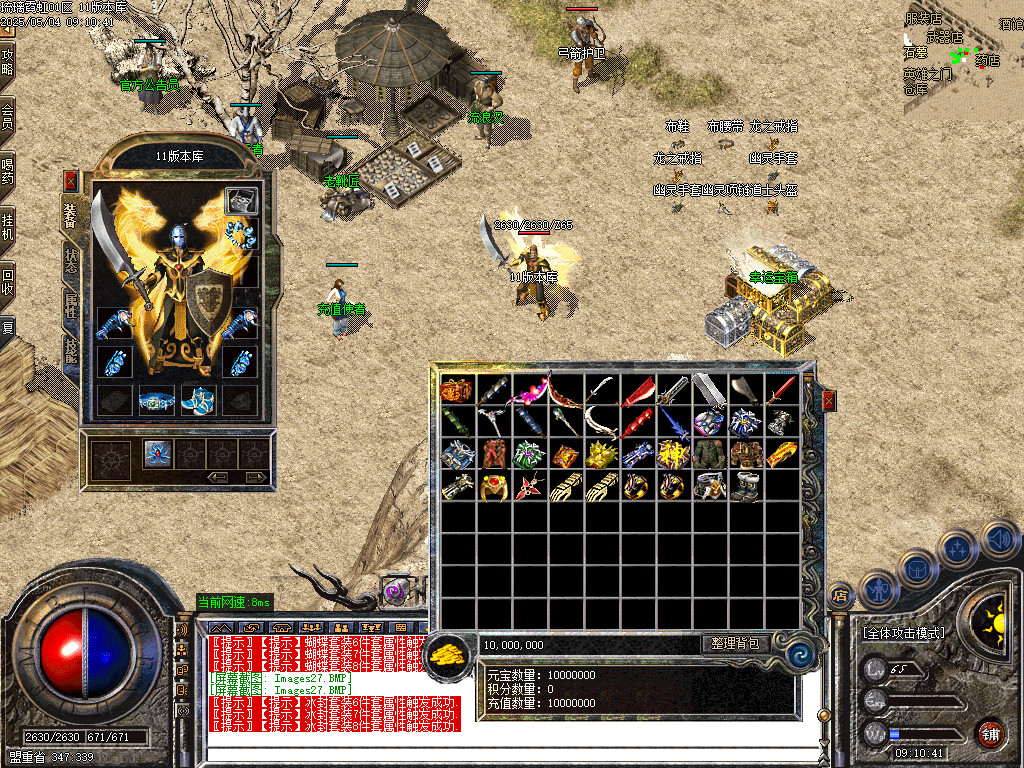Click the gold ingot pile icon
Viewport: 1024px width, 768px height.
click(451, 654)
